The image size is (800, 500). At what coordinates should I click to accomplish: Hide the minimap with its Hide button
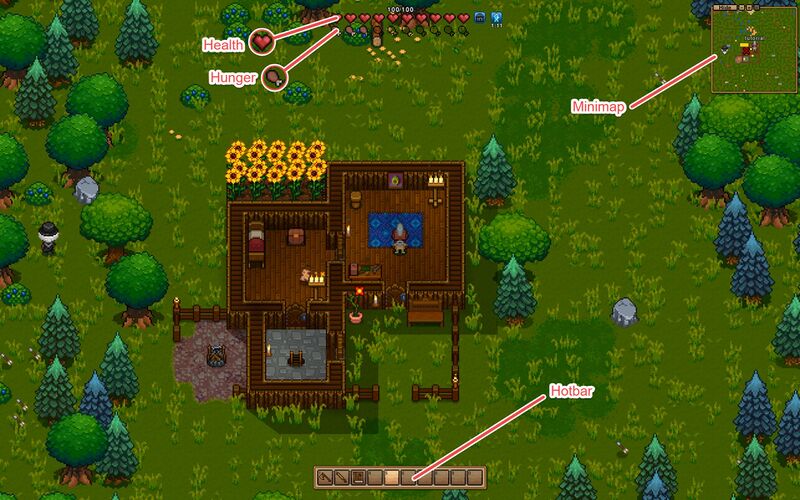727,7
